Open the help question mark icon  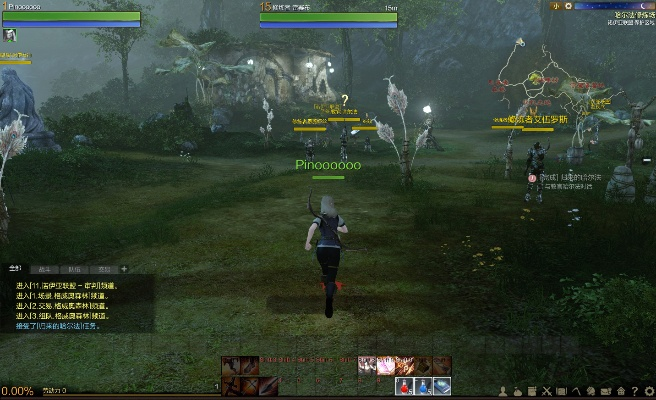click(634, 390)
